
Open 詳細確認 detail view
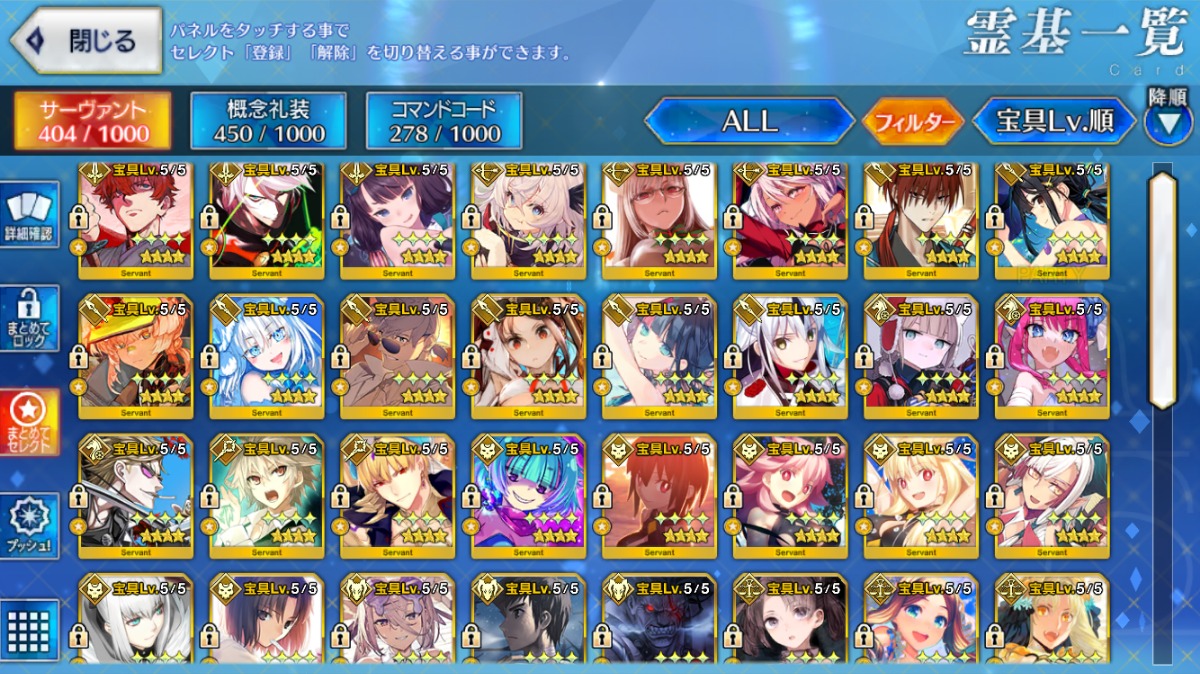pos(29,215)
